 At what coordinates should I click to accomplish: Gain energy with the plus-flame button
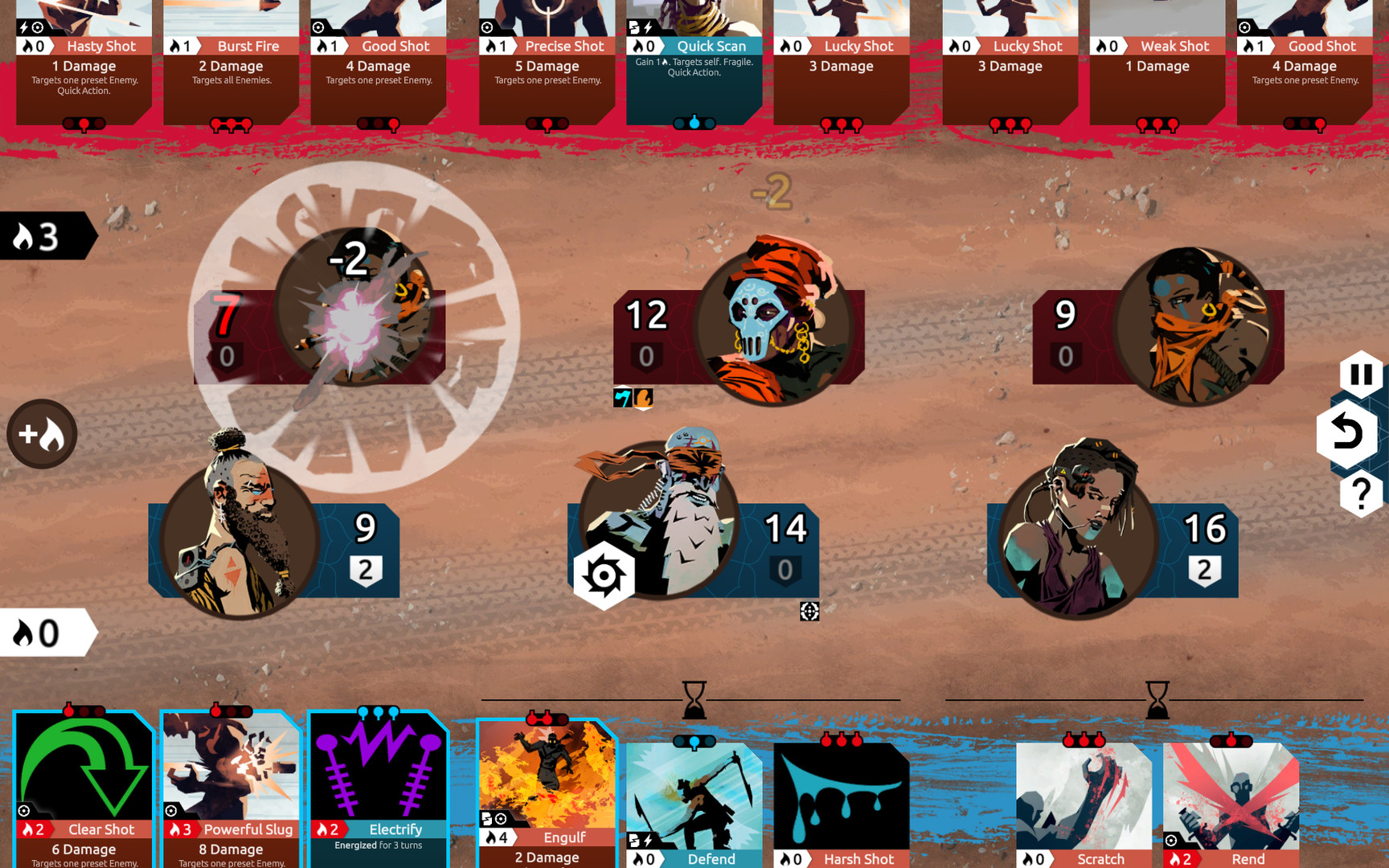42,433
